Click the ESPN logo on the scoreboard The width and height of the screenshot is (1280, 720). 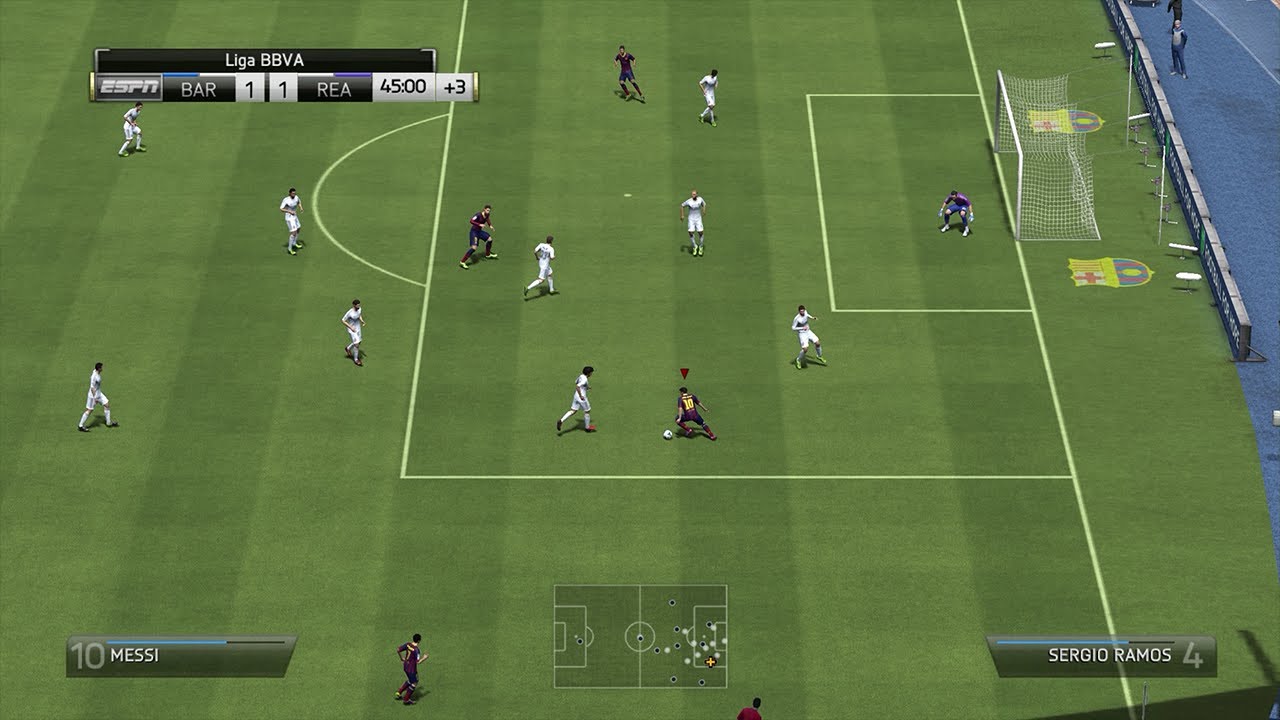[127, 88]
